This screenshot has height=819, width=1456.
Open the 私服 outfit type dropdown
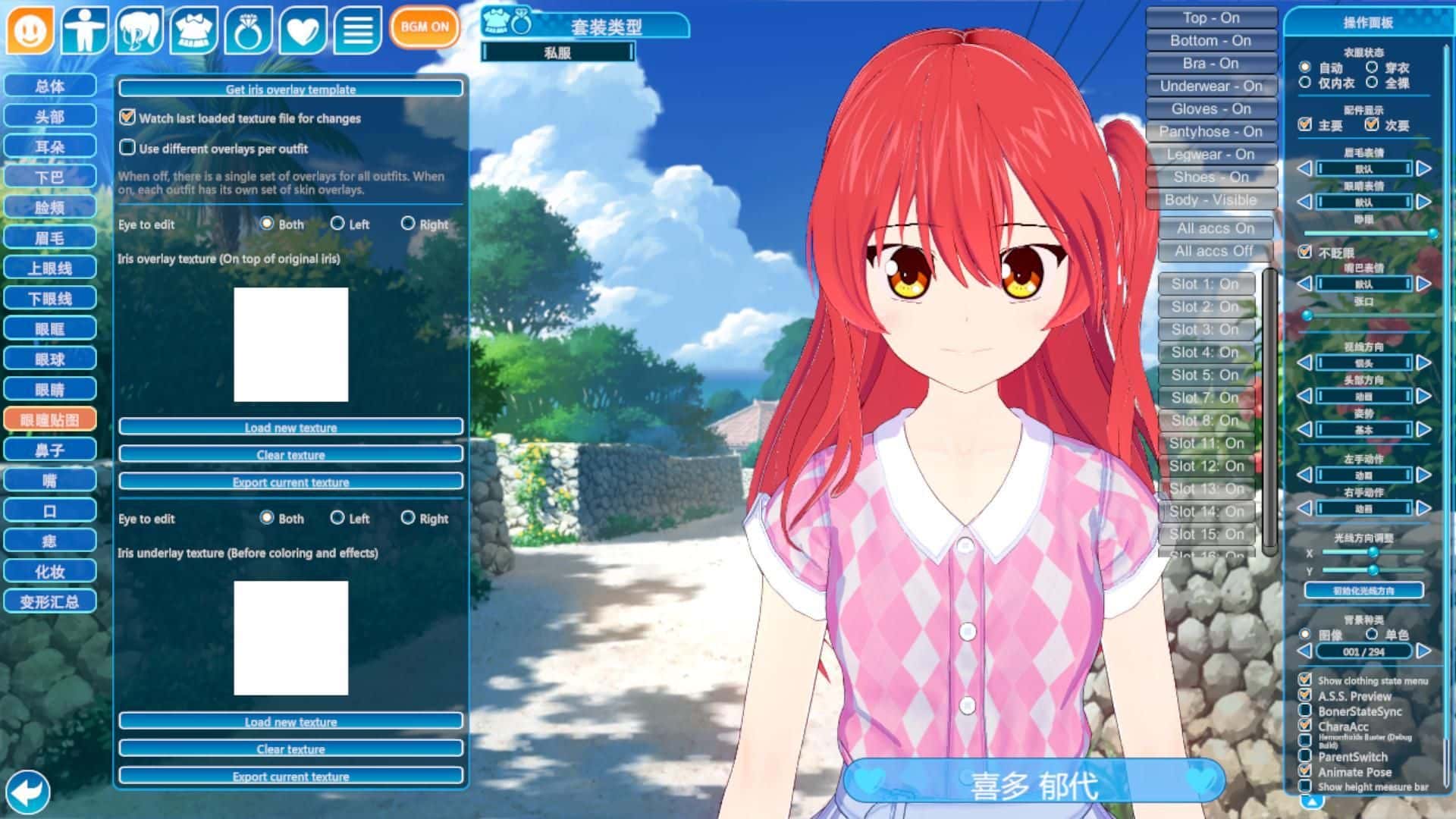pyautogui.click(x=557, y=52)
